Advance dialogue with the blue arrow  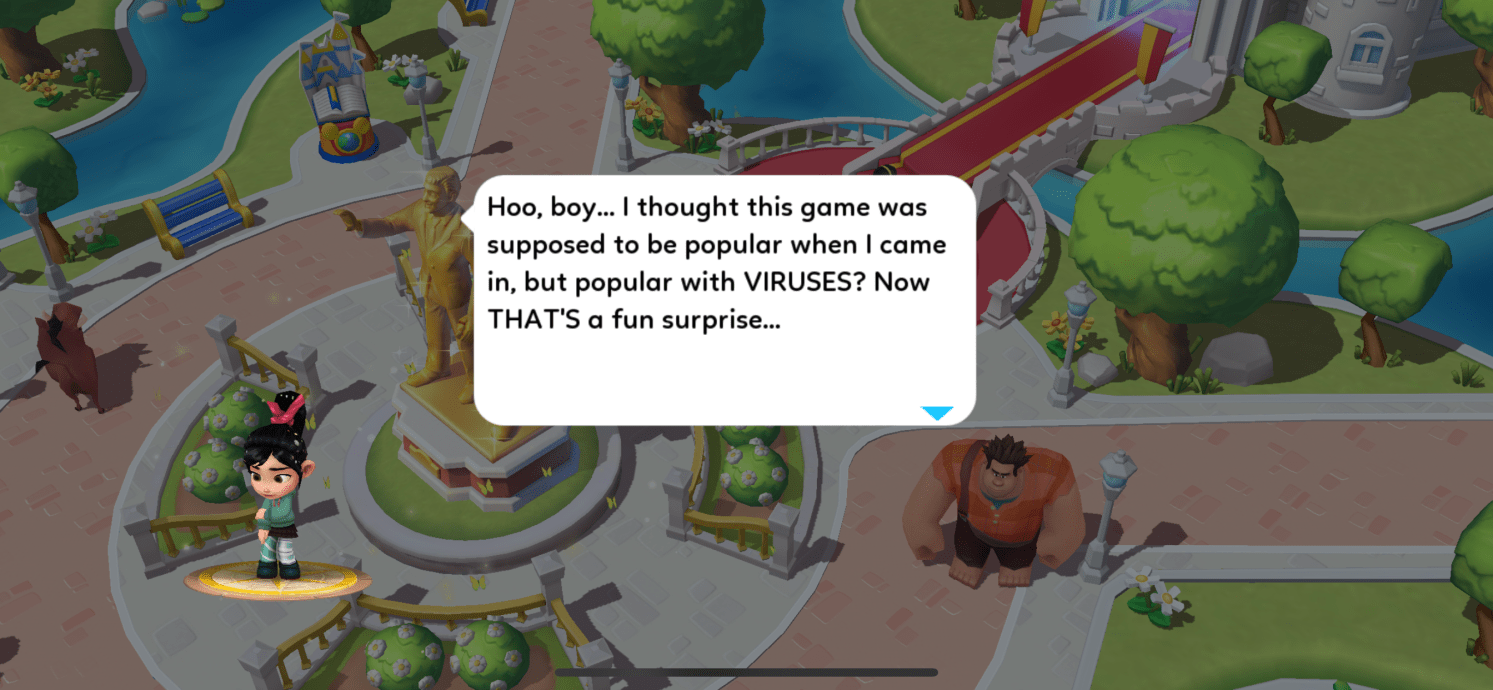pos(936,413)
